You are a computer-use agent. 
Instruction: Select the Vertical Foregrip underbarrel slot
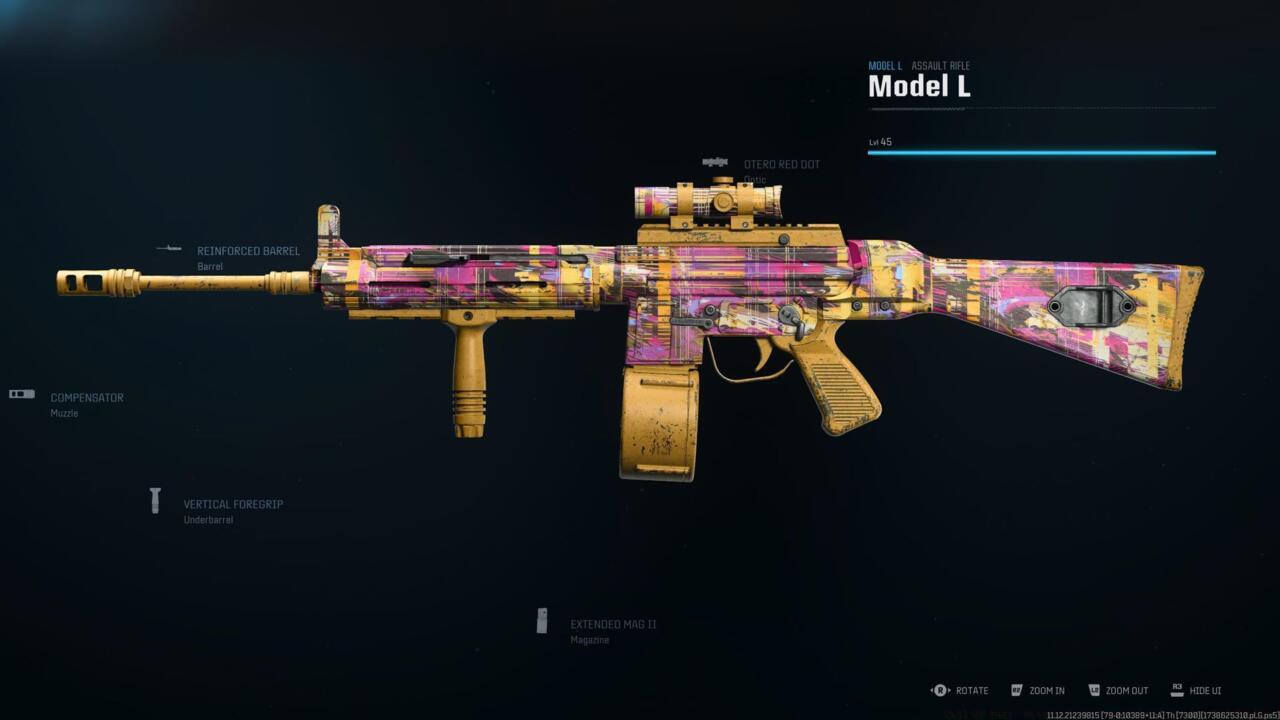[232, 505]
